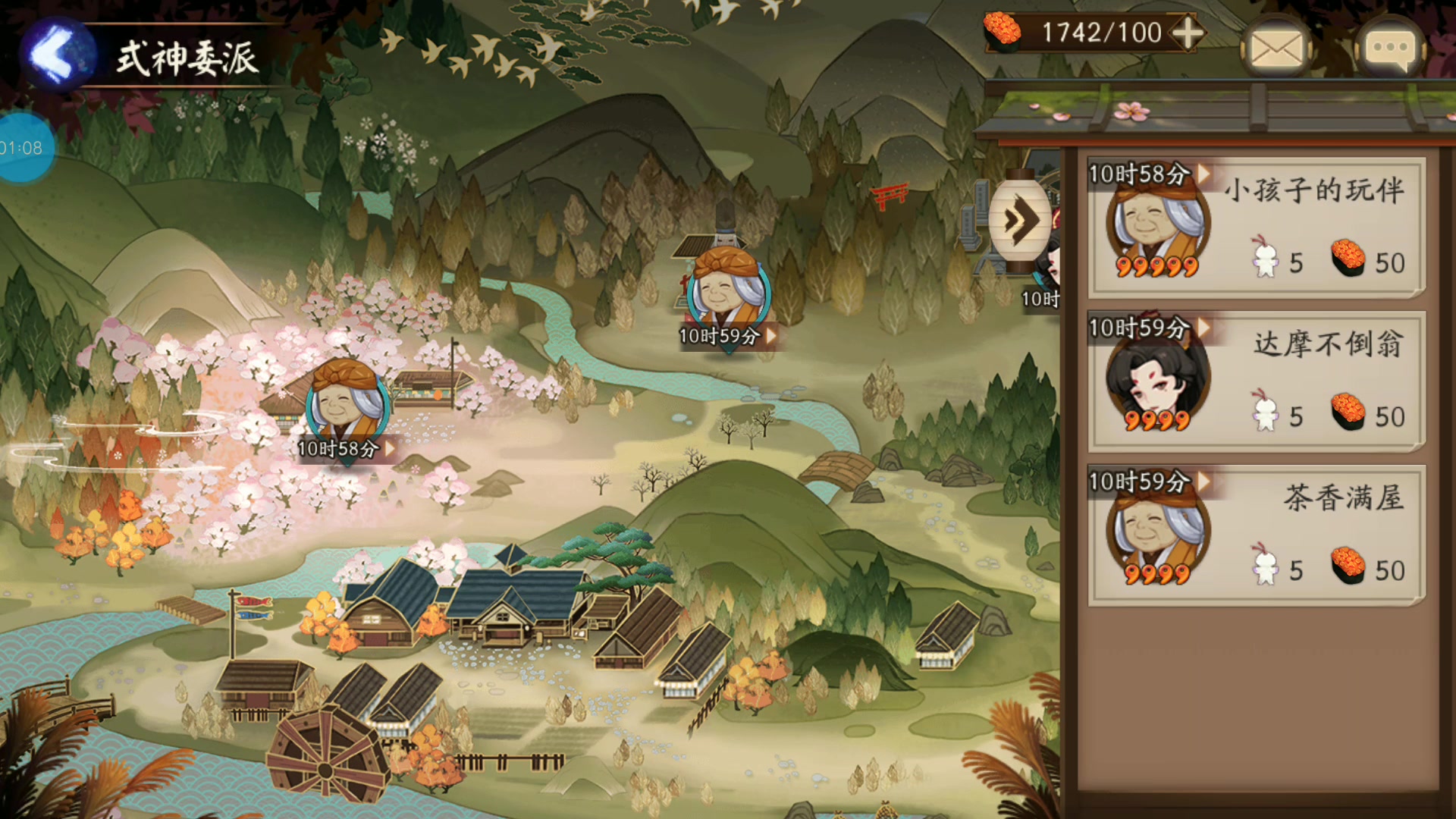Viewport: 1456px width, 819px height.
Task: Select the 小孩子的玩伴 commission
Action: tap(1256, 227)
